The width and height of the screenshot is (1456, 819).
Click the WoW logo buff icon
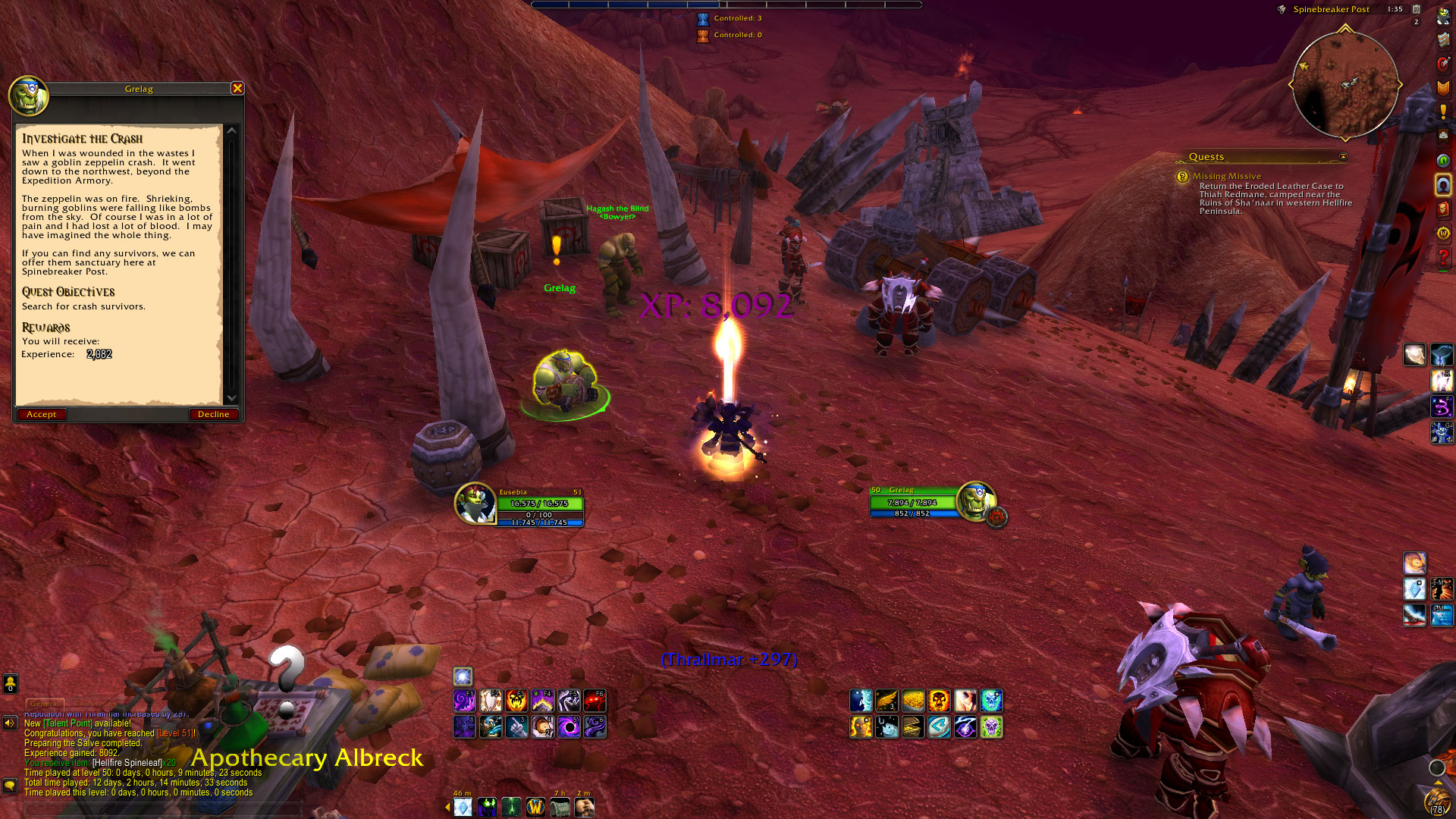(x=535, y=807)
